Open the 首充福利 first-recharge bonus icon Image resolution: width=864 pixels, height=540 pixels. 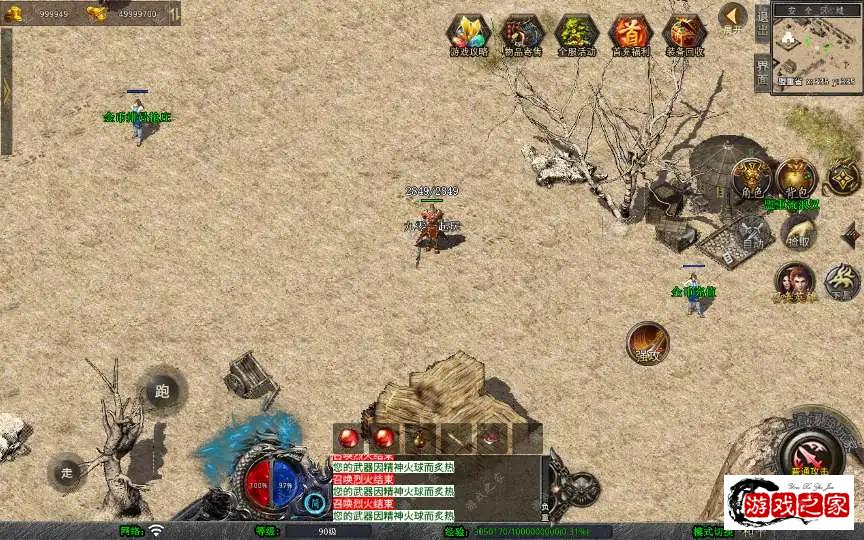630,33
